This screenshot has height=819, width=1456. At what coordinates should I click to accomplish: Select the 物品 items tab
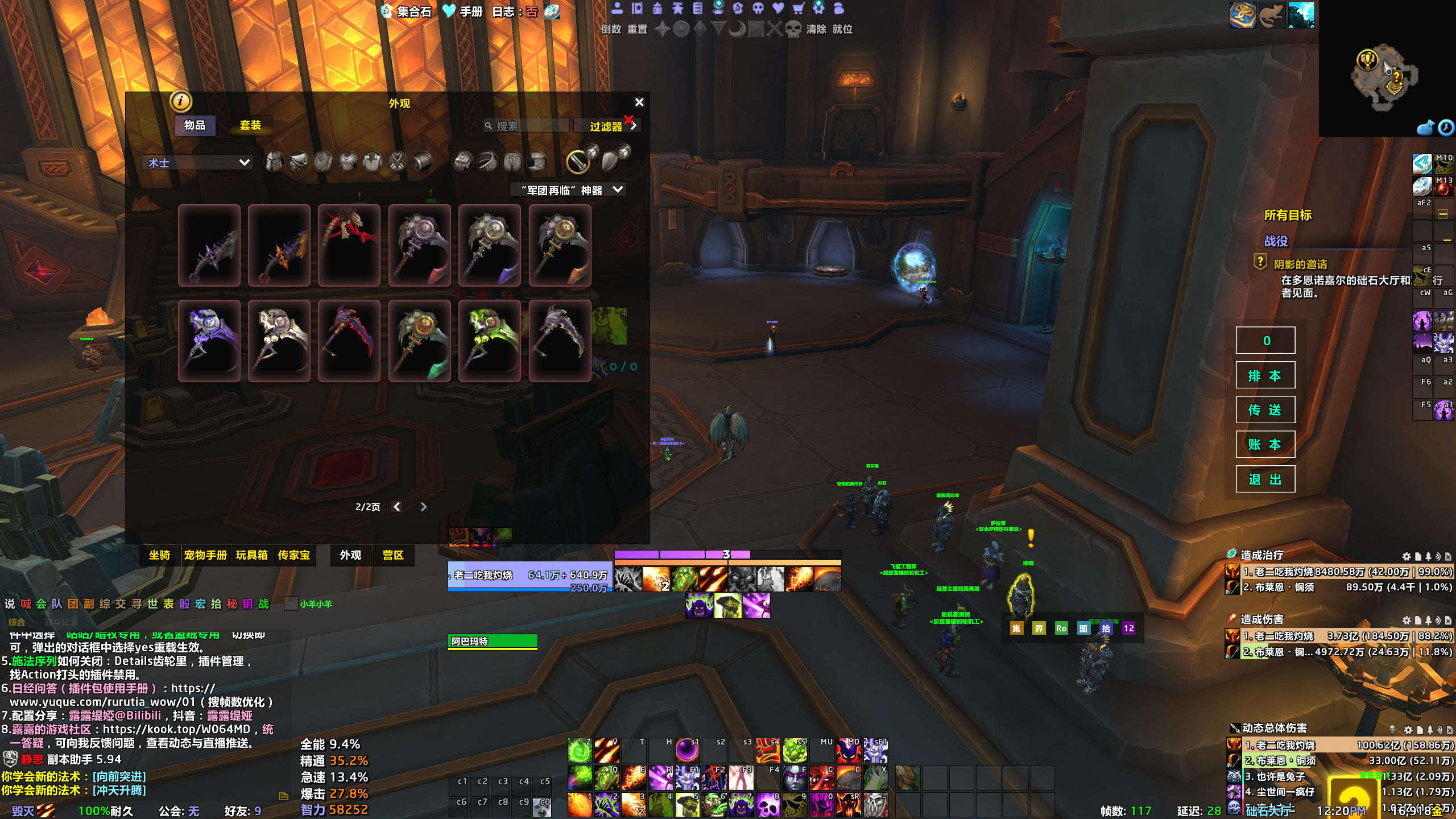195,125
